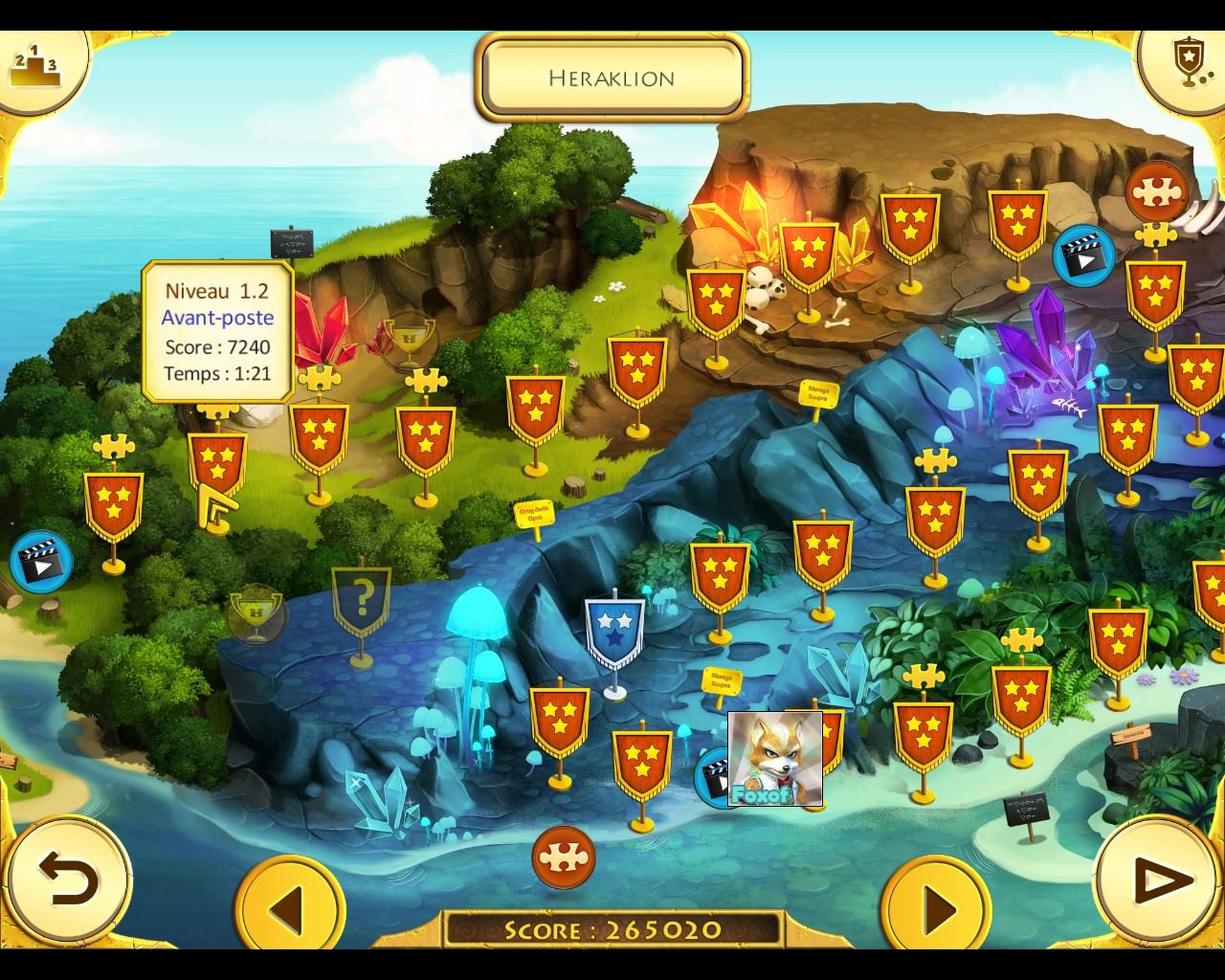Screen dimensions: 1225x980
Task: Click the Foxof player avatar
Action: coord(775,759)
